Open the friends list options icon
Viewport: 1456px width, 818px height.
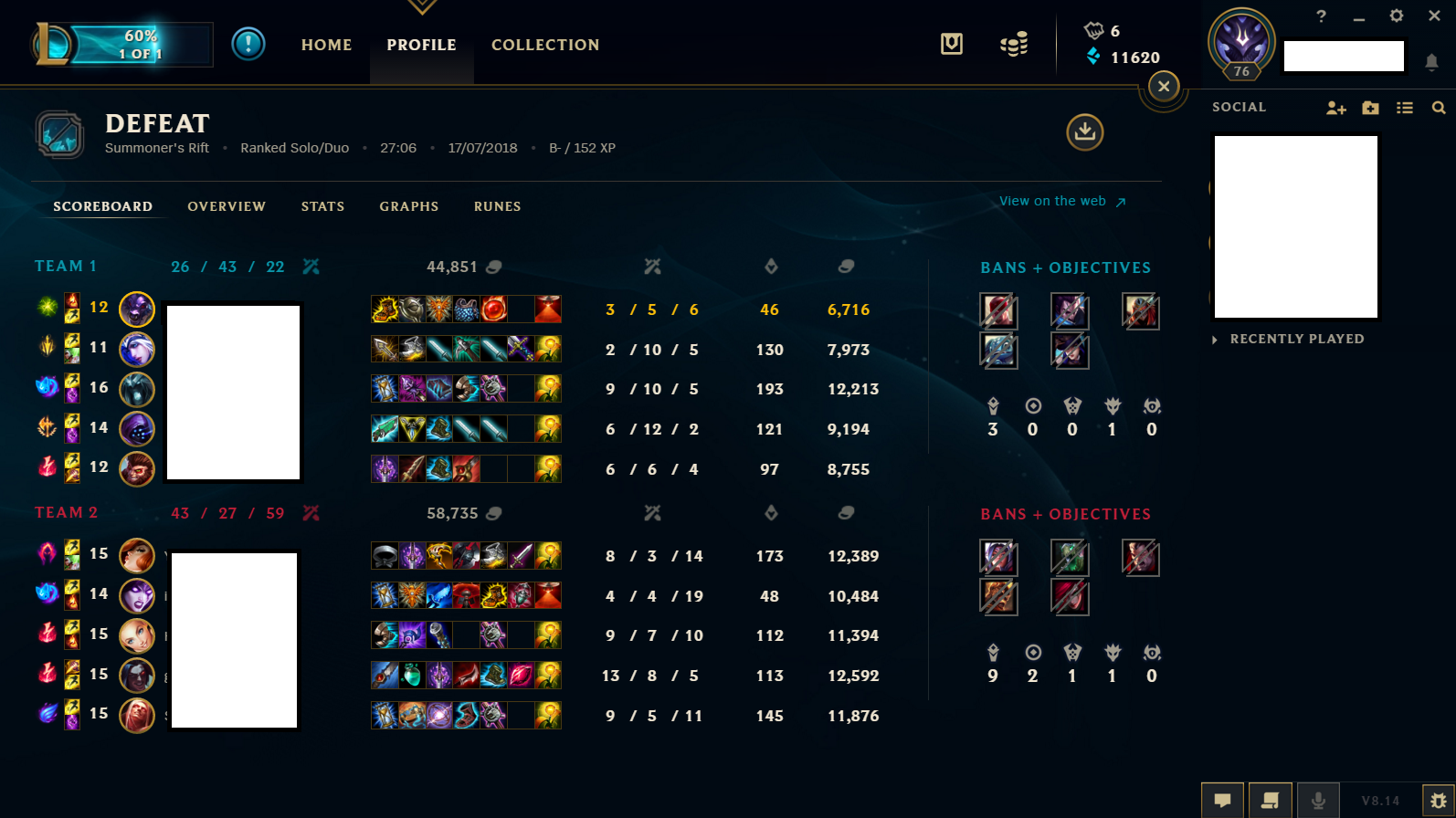1405,107
